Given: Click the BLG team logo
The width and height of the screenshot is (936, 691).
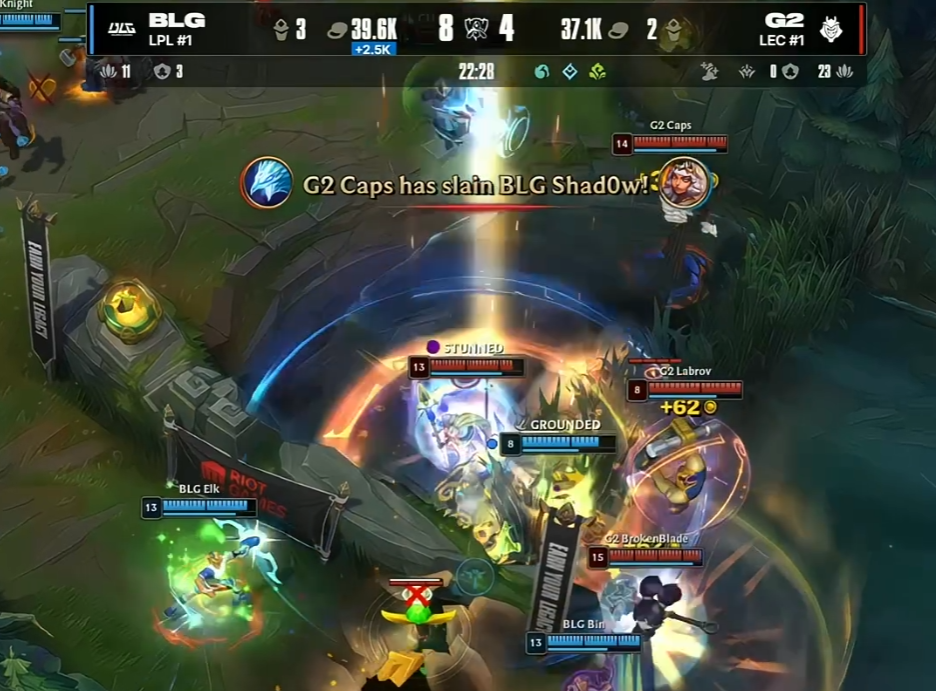Looking at the screenshot, I should coord(121,29).
